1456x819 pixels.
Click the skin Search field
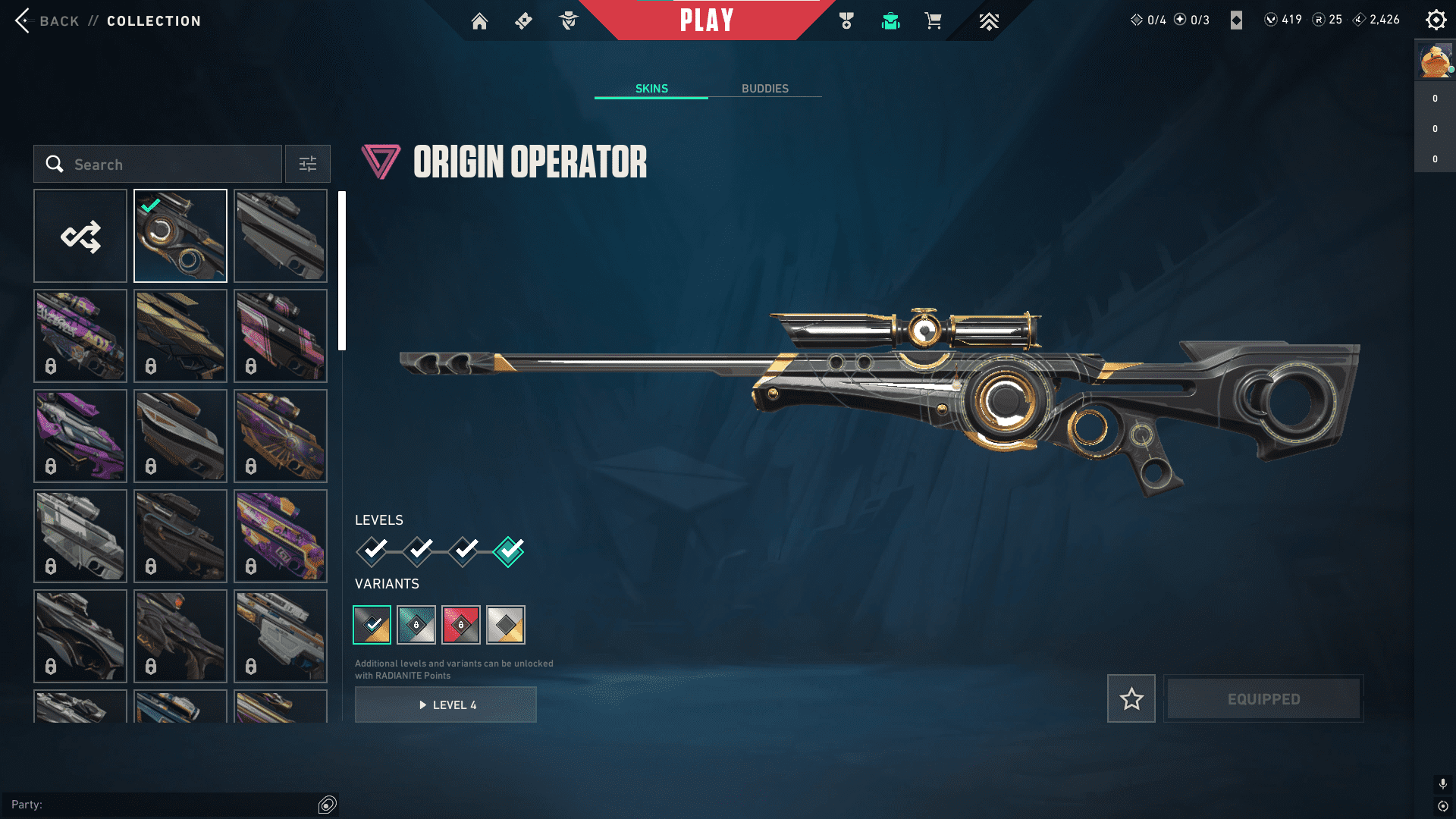(158, 165)
